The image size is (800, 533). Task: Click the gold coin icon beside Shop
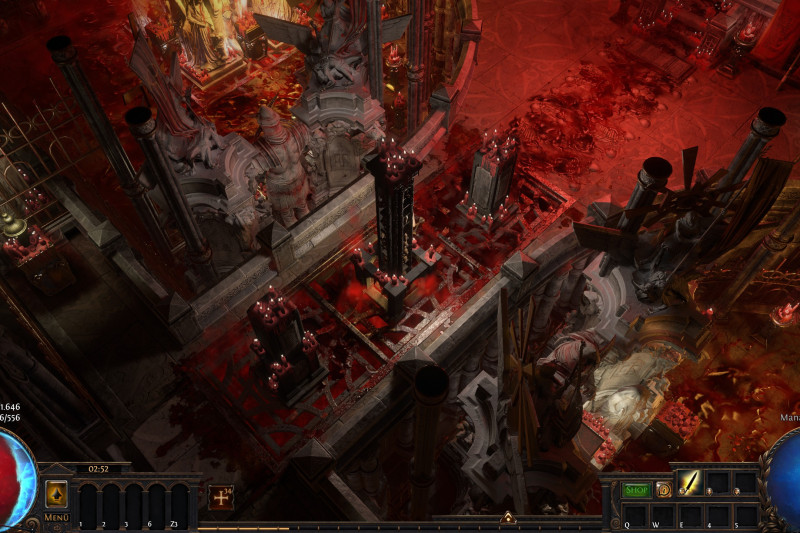[x=663, y=490]
